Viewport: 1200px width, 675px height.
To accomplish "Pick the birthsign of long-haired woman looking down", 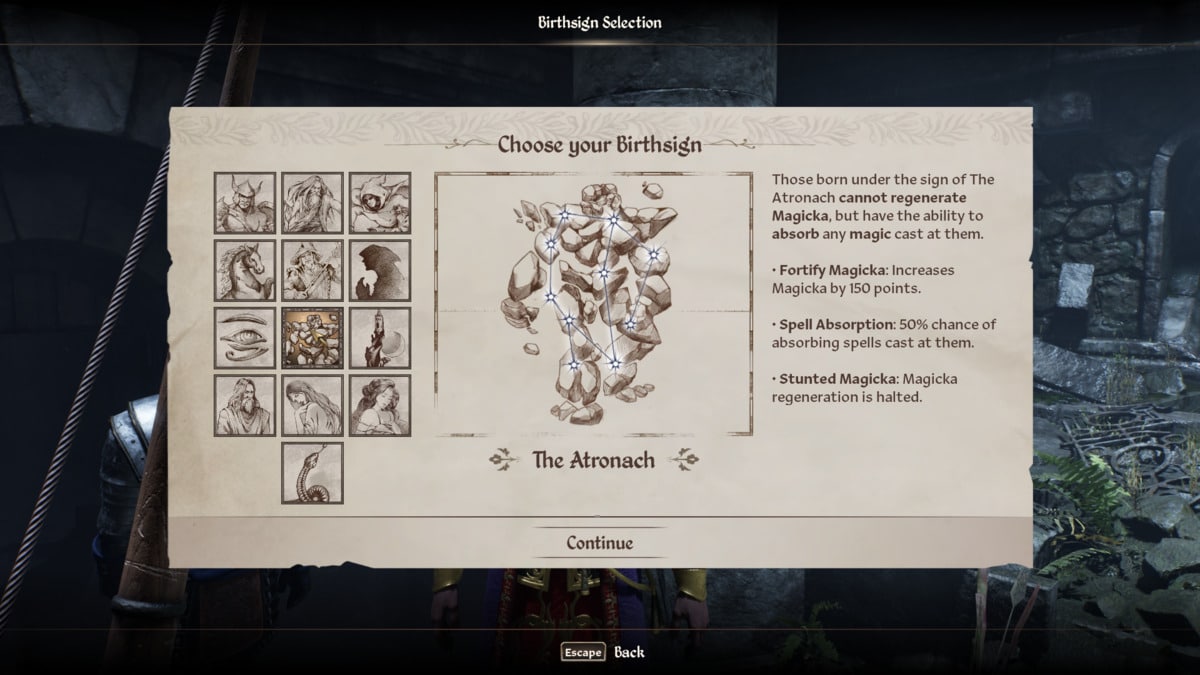I will pos(312,405).
